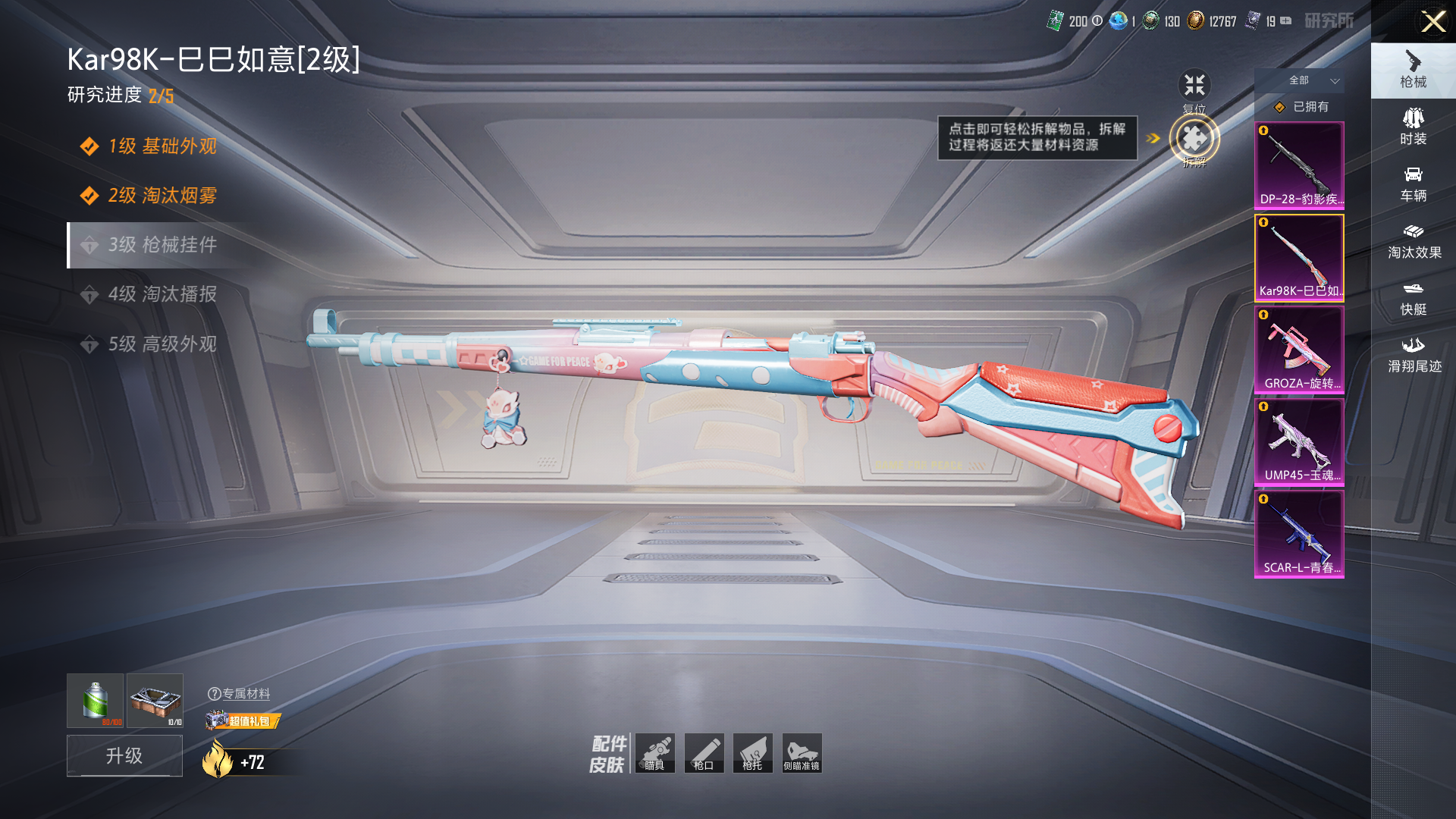Open the 快艇 speedboat tab
The height and width of the screenshot is (819, 1456).
click(1413, 298)
